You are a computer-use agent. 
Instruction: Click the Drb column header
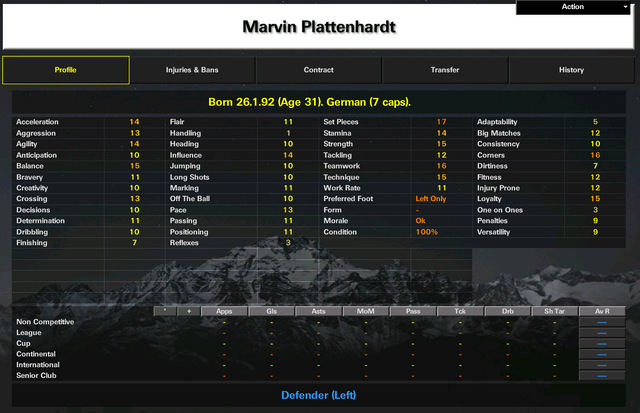click(507, 312)
